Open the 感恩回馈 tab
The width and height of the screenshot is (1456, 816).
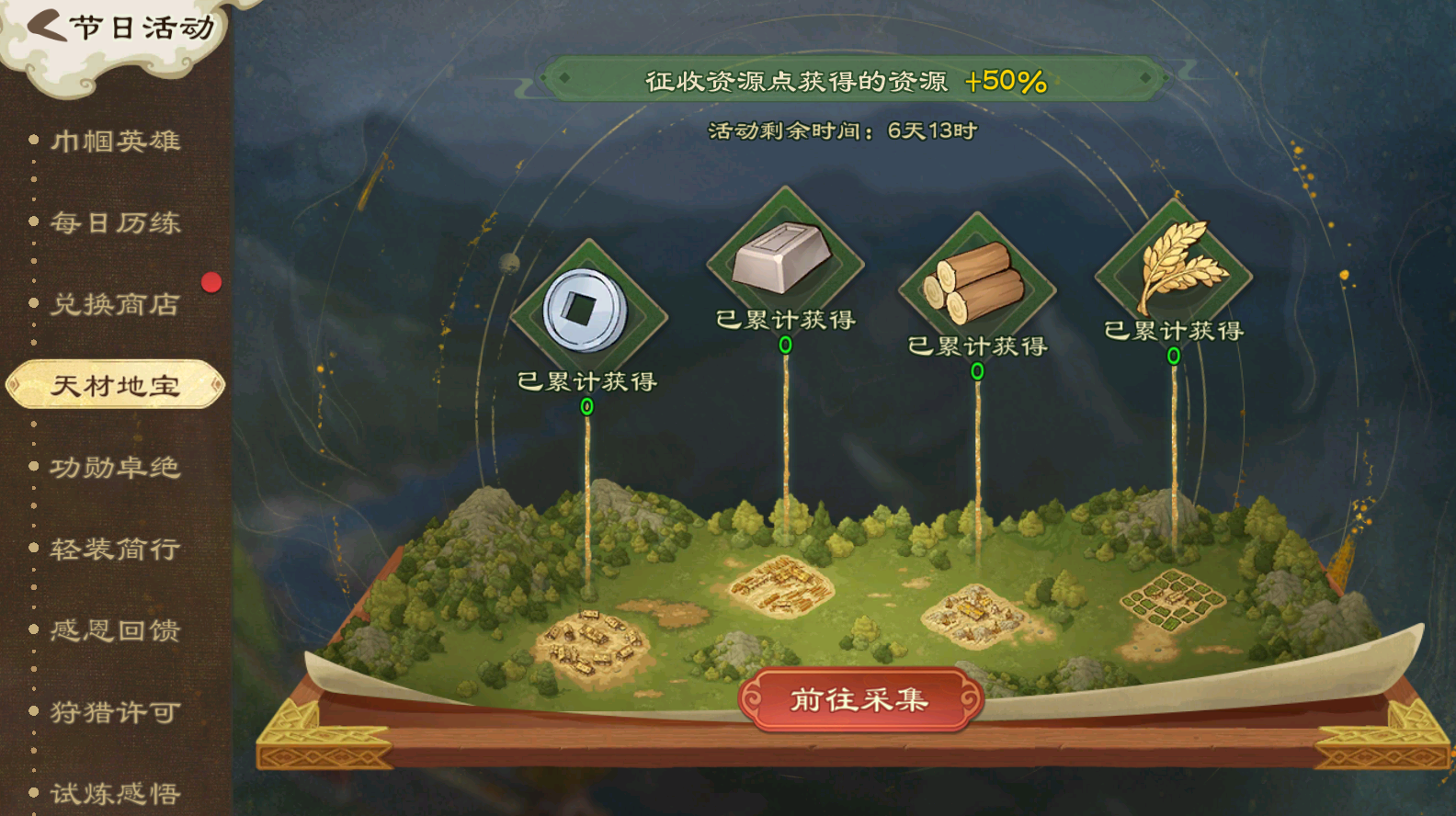(x=115, y=630)
